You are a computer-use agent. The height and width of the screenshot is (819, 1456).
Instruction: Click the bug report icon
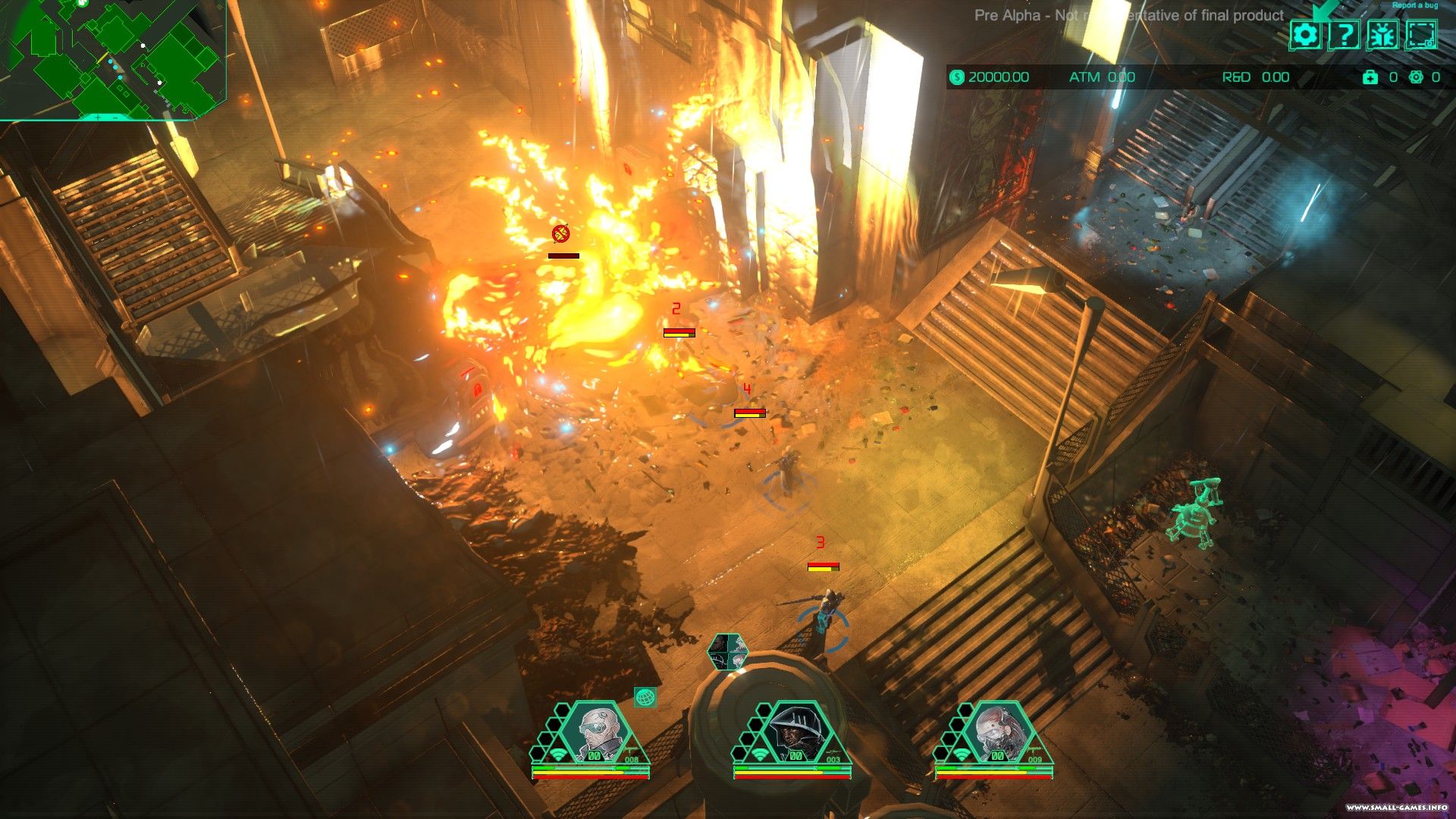tap(1382, 35)
